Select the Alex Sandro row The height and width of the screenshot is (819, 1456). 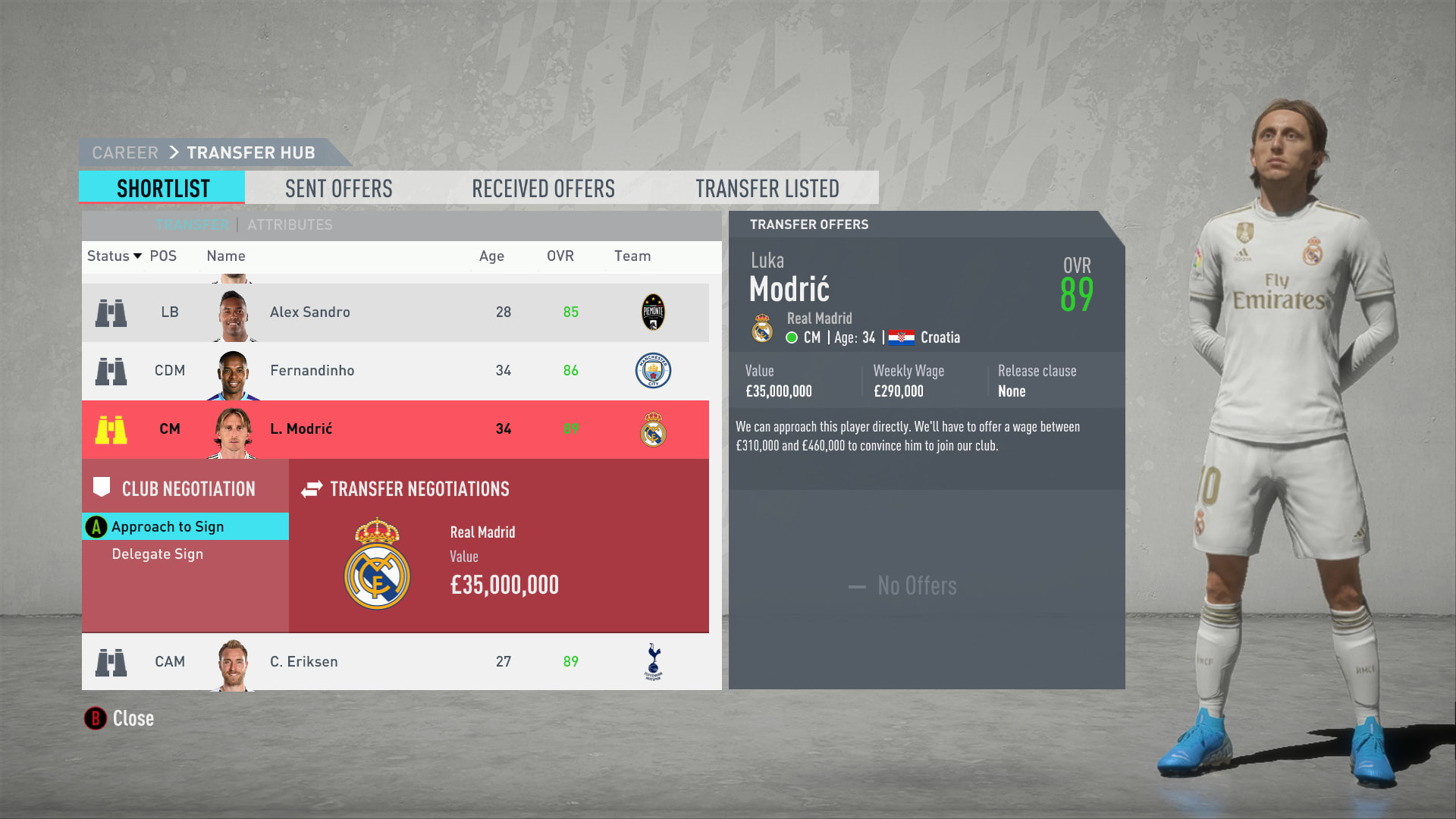pos(394,312)
